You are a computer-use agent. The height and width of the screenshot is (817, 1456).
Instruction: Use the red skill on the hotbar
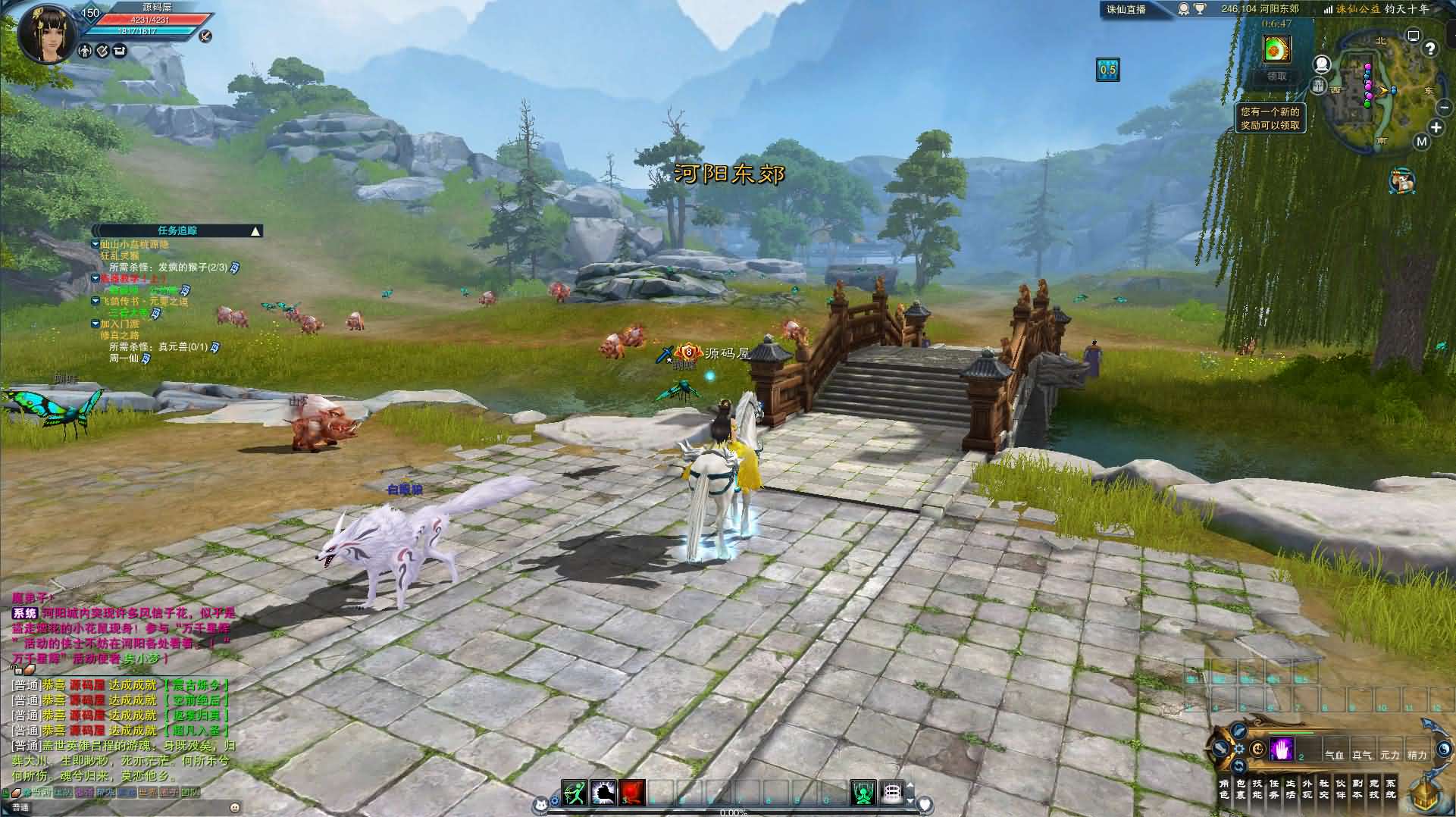[631, 793]
